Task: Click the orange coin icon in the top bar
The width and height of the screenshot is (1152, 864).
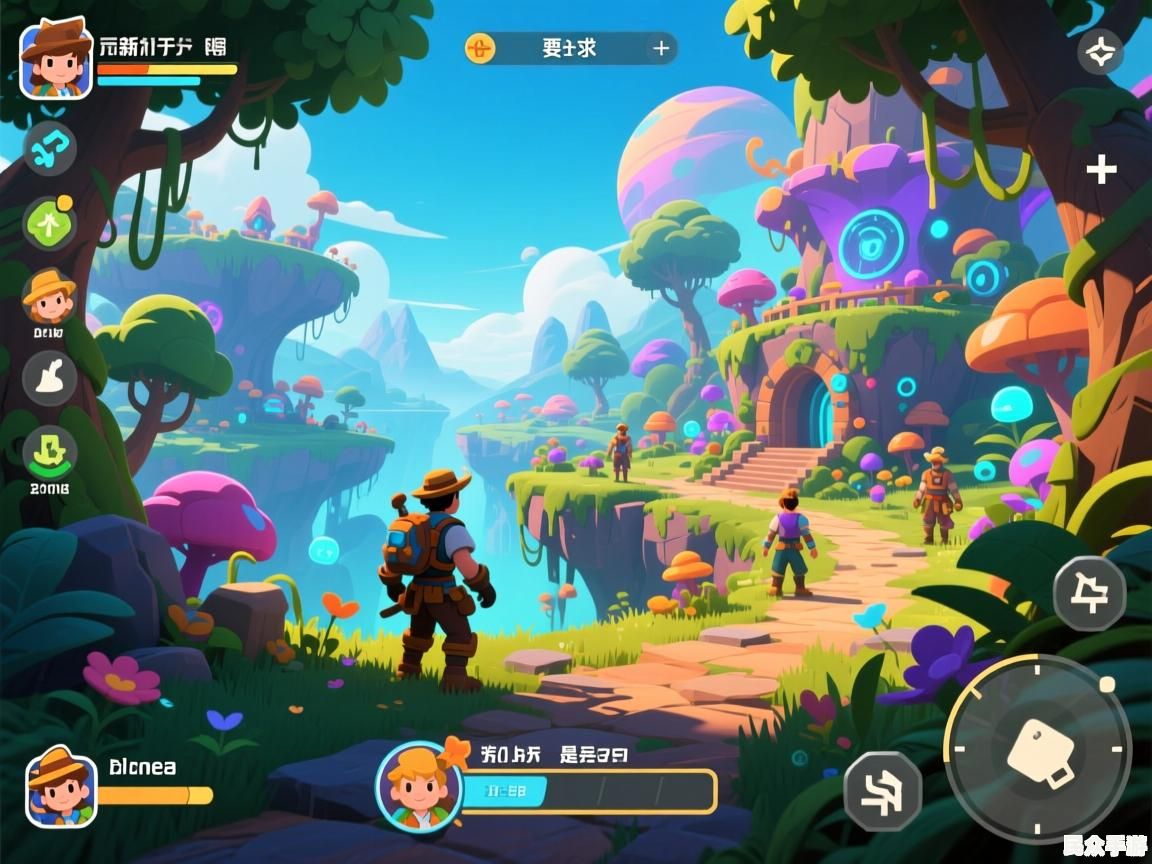Action: point(480,48)
